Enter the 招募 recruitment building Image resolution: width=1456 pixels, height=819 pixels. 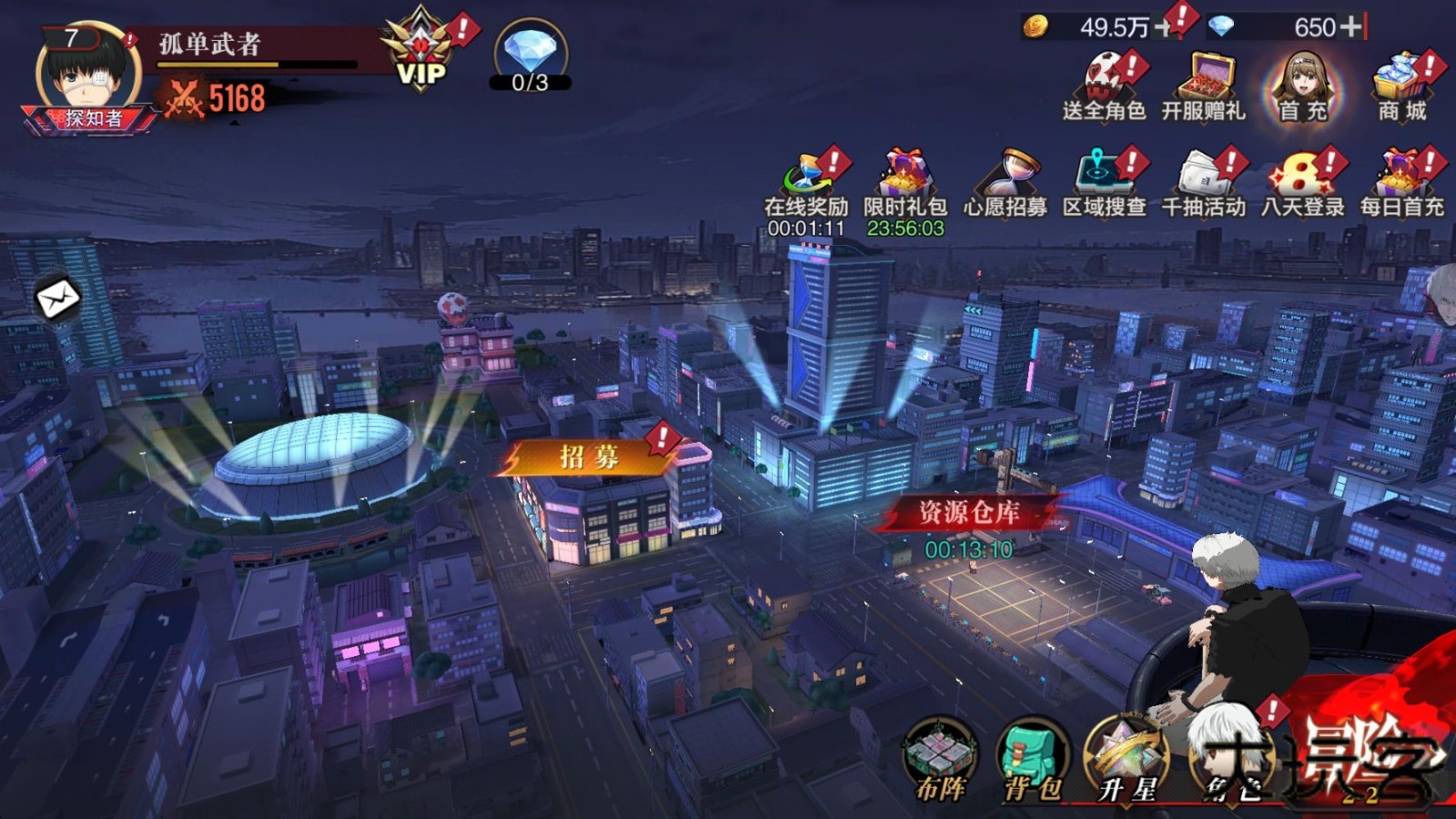point(590,458)
